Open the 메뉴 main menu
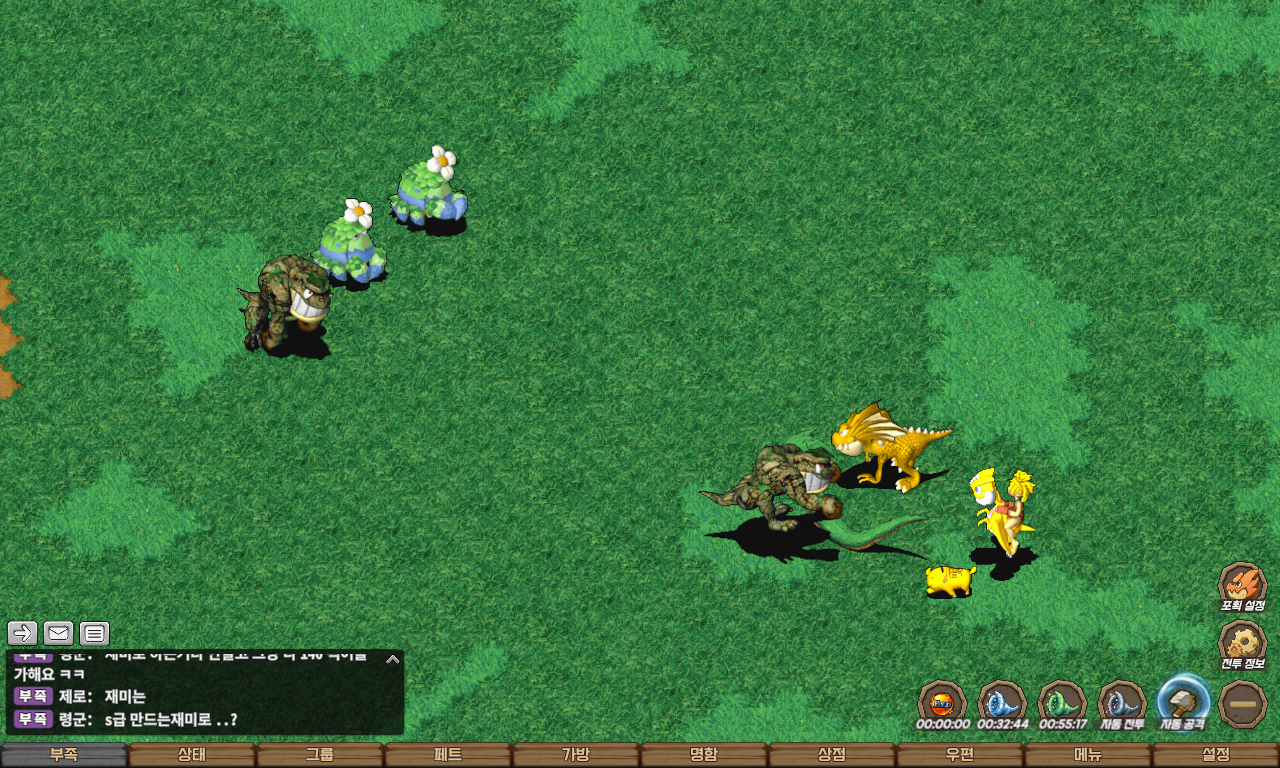 (x=1088, y=755)
